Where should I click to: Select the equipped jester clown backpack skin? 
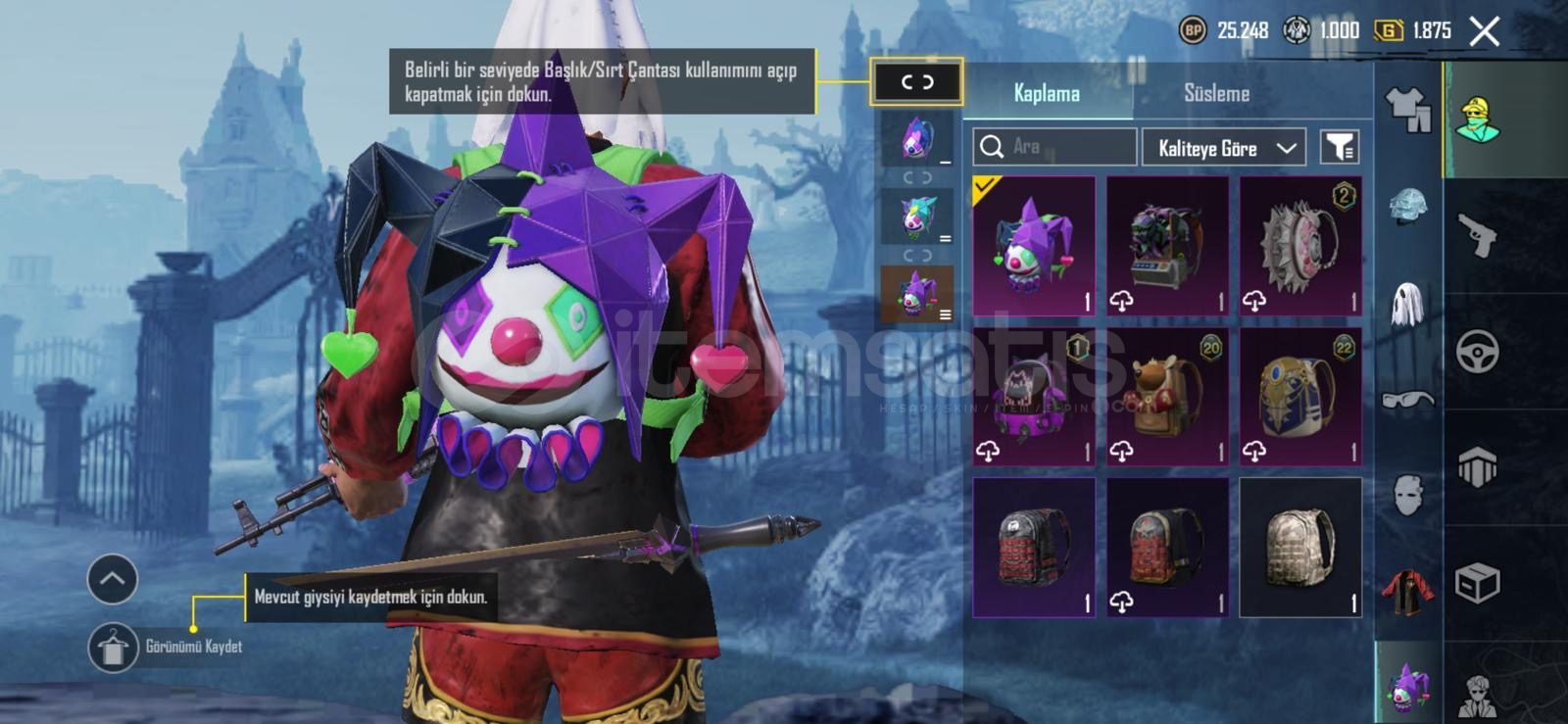(x=1034, y=246)
